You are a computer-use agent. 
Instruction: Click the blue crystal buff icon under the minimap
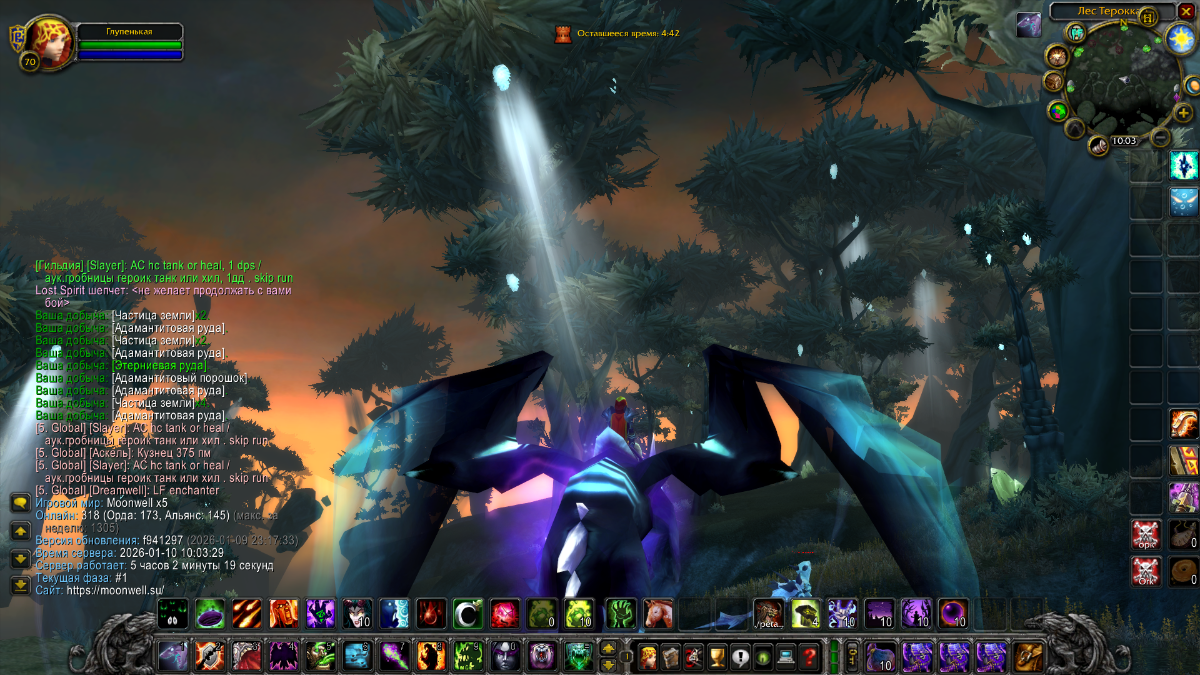tap(1184, 165)
